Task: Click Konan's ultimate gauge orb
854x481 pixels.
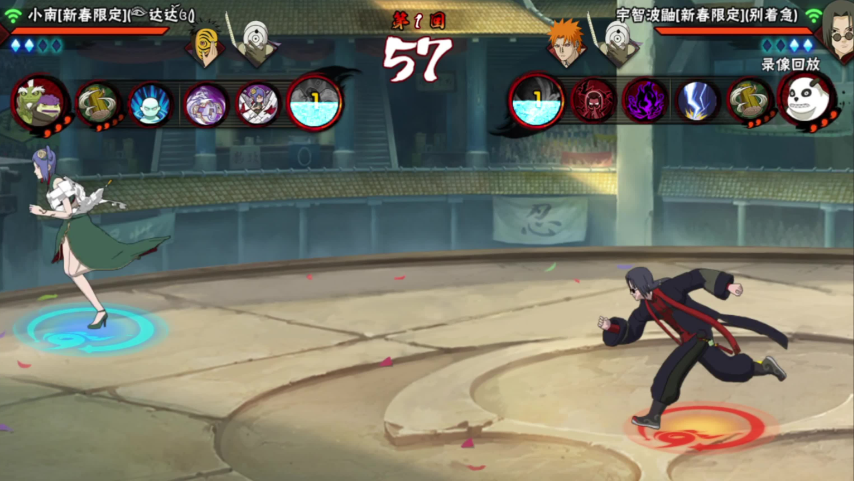Action: coord(314,102)
